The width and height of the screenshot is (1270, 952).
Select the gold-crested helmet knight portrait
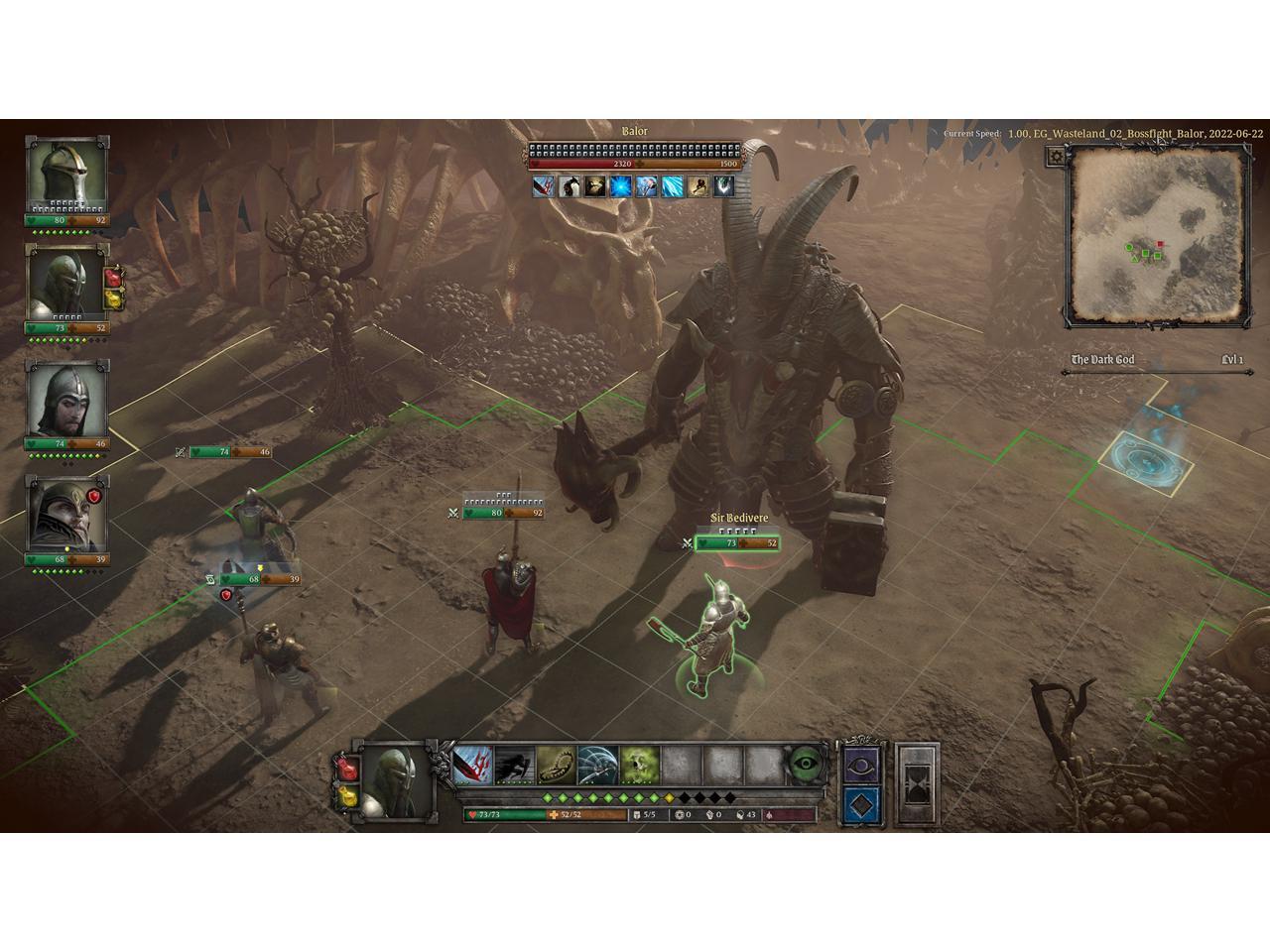coord(67,174)
